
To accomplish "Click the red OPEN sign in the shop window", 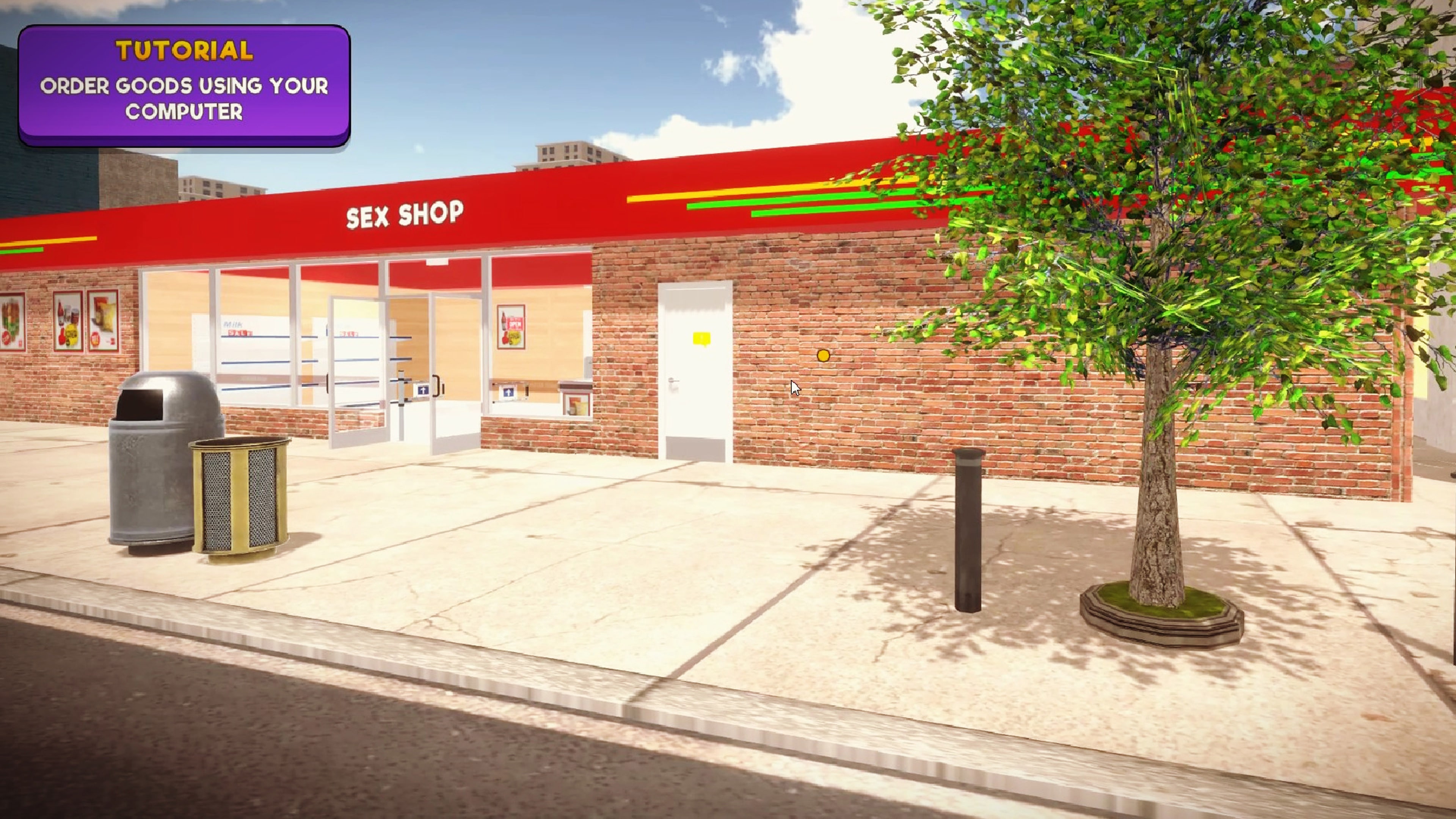I will (x=516, y=325).
